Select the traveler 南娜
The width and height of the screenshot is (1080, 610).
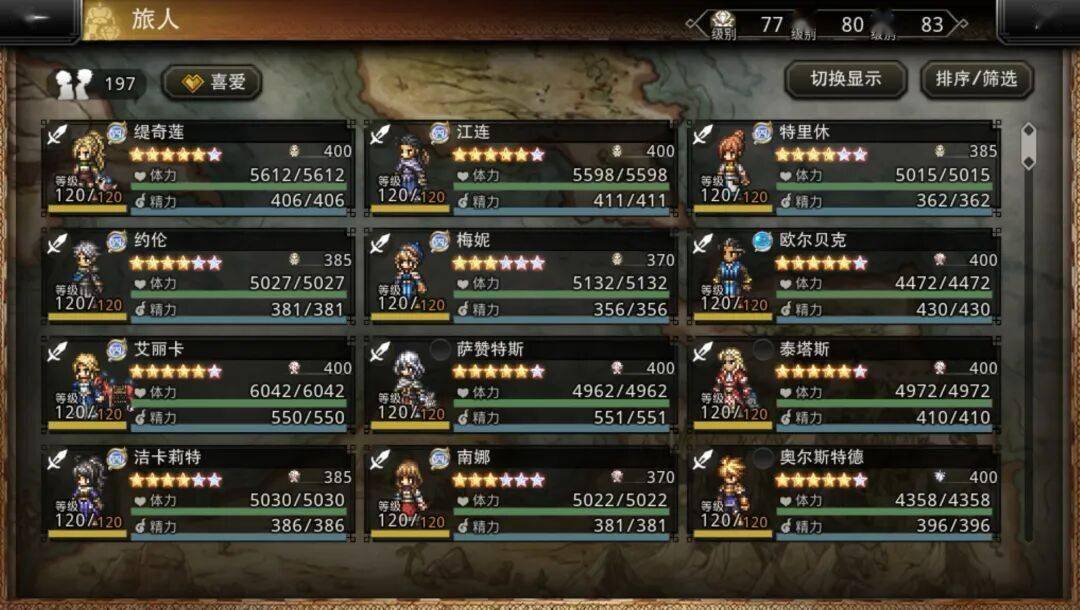coord(521,493)
